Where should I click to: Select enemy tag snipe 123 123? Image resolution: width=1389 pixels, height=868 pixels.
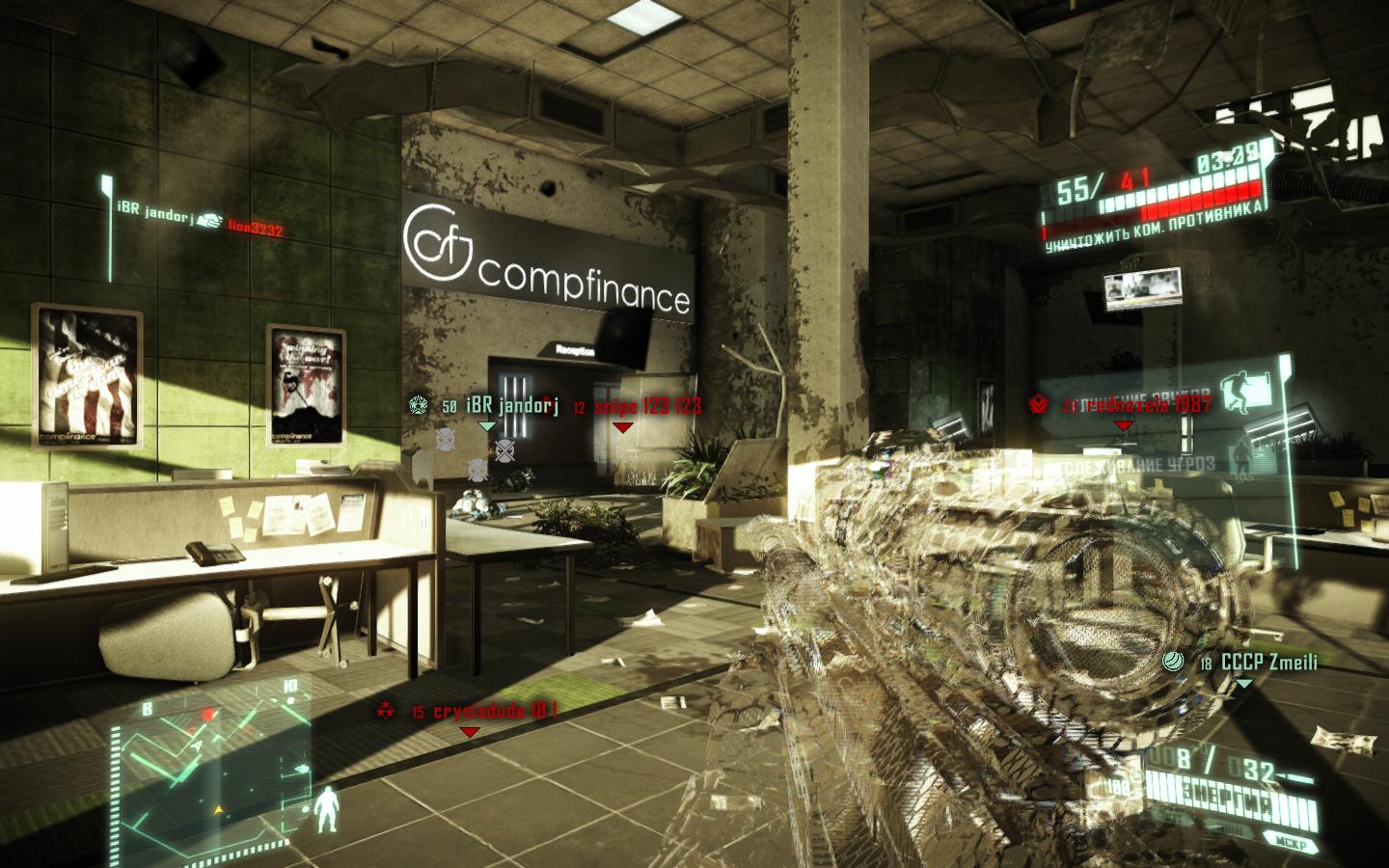click(x=647, y=406)
